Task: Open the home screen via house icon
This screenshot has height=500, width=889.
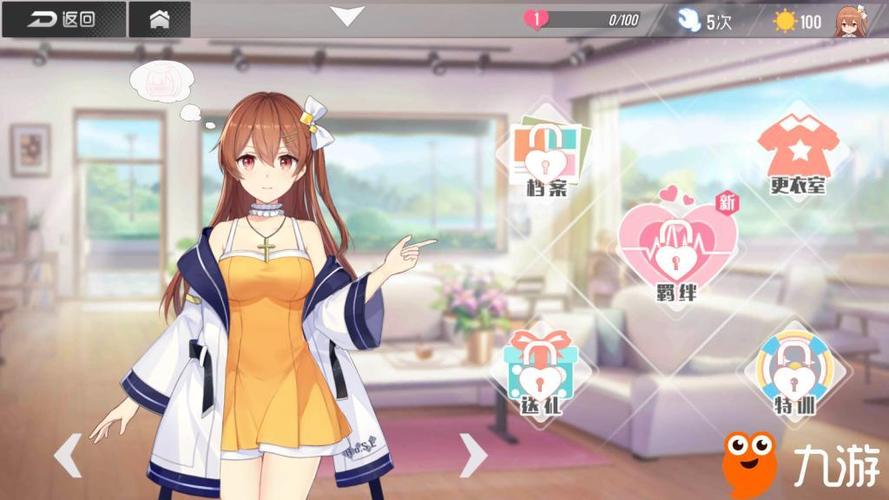Action: (x=159, y=19)
